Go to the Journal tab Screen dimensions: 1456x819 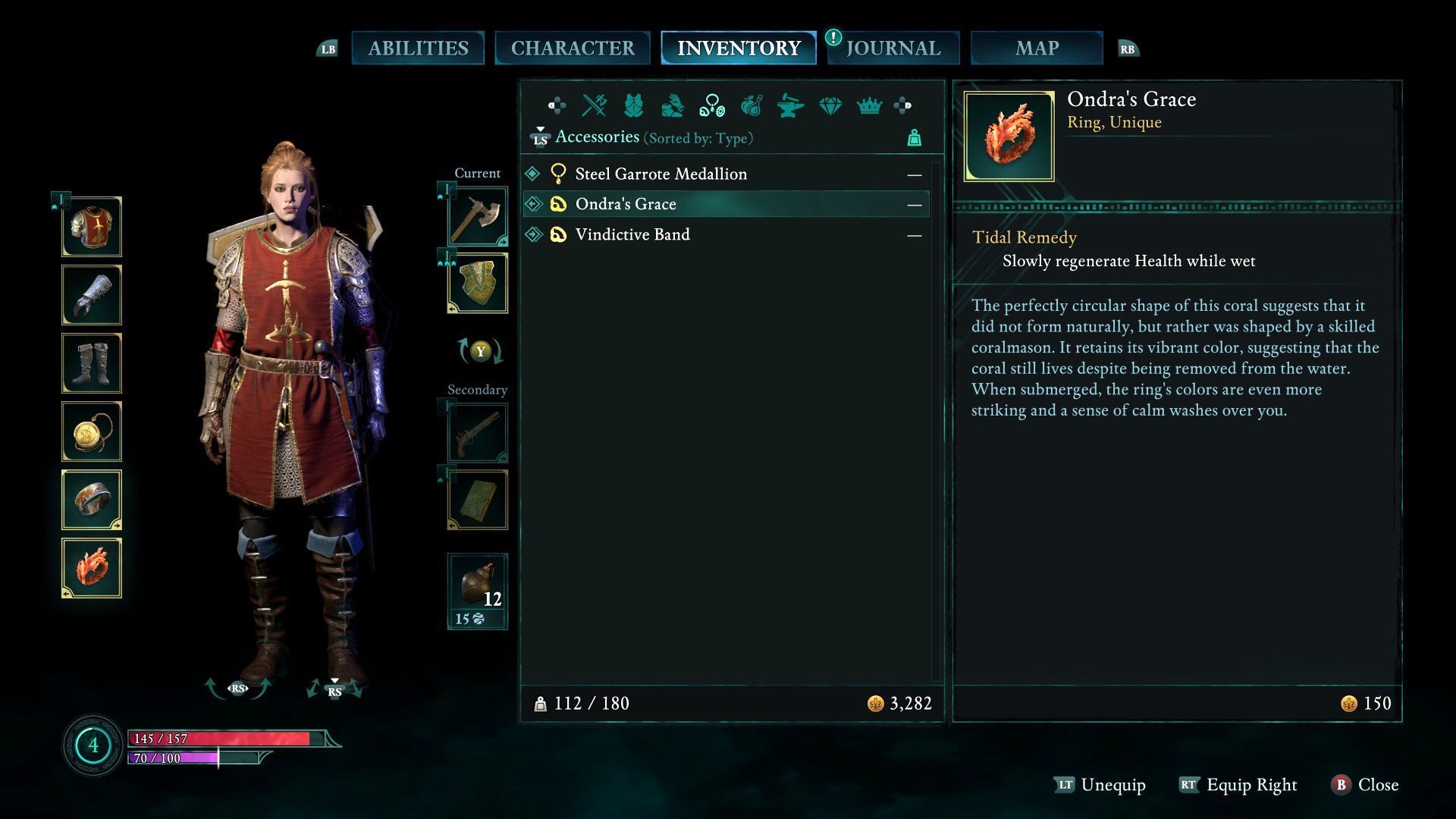click(893, 48)
